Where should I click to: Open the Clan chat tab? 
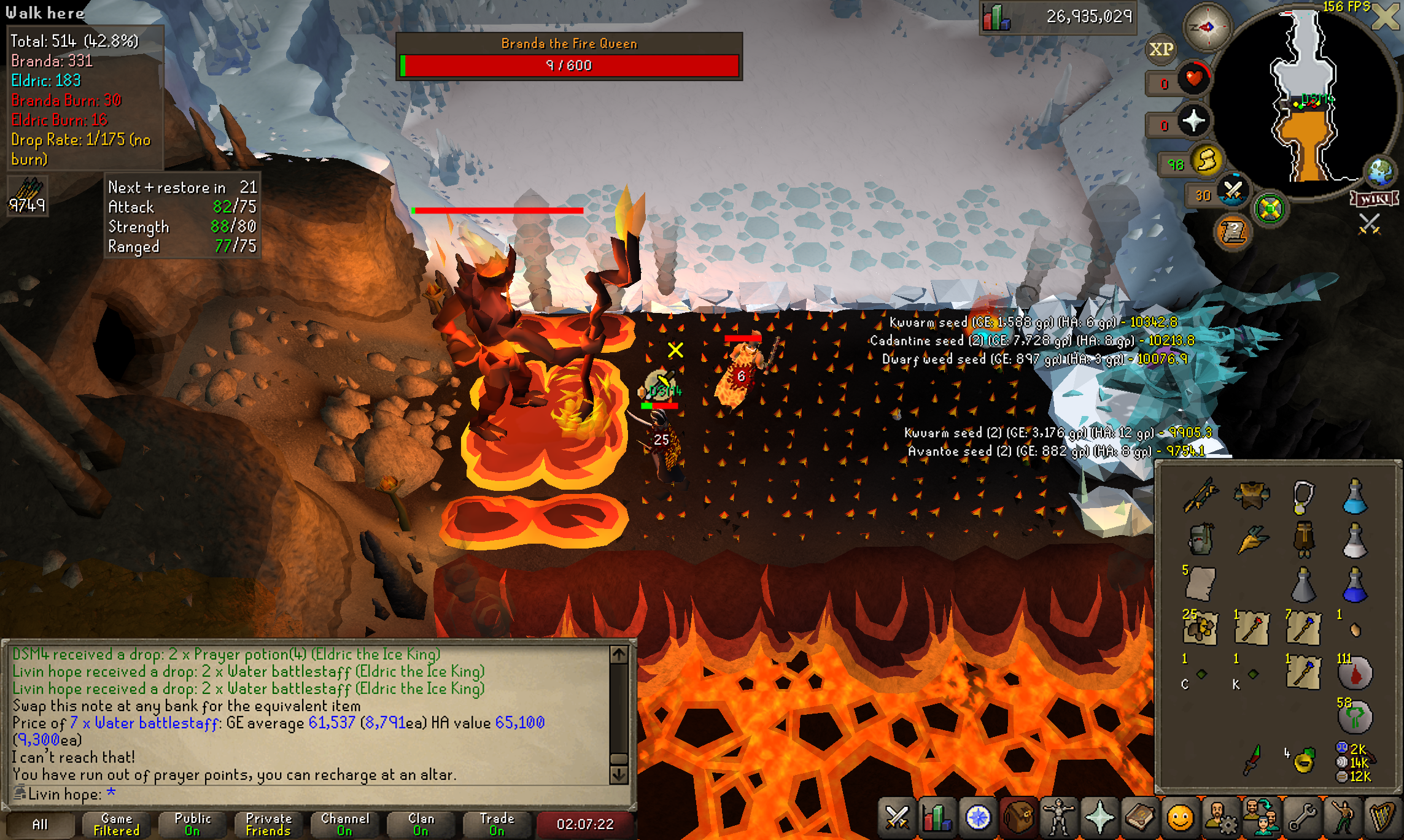click(x=421, y=824)
